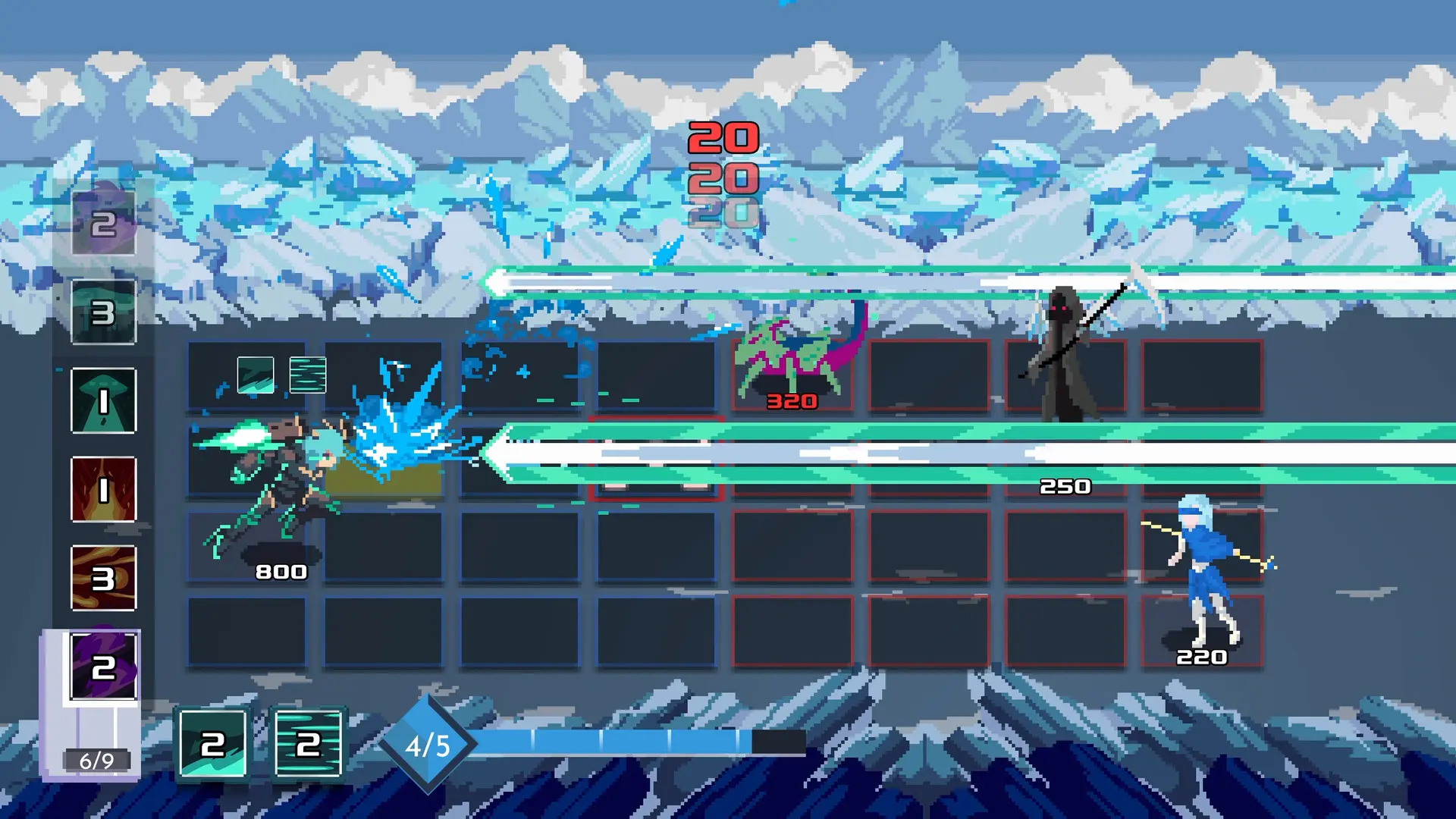Viewport: 1456px width, 819px height.
Task: Select the faded ability showing 2 at top
Action: tap(102, 224)
